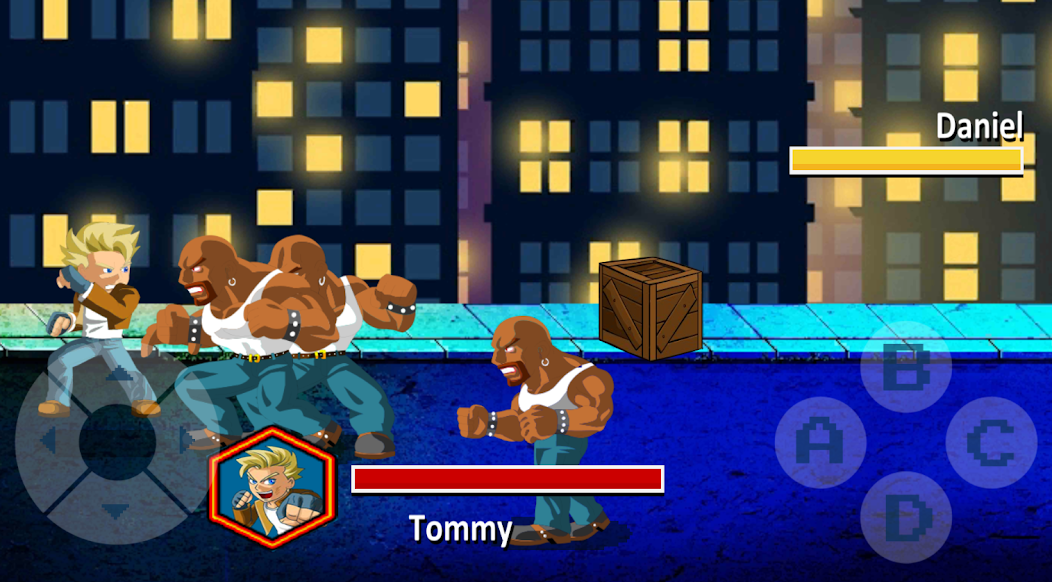The image size is (1052, 582).
Task: Hit the C action button
Action: [991, 441]
